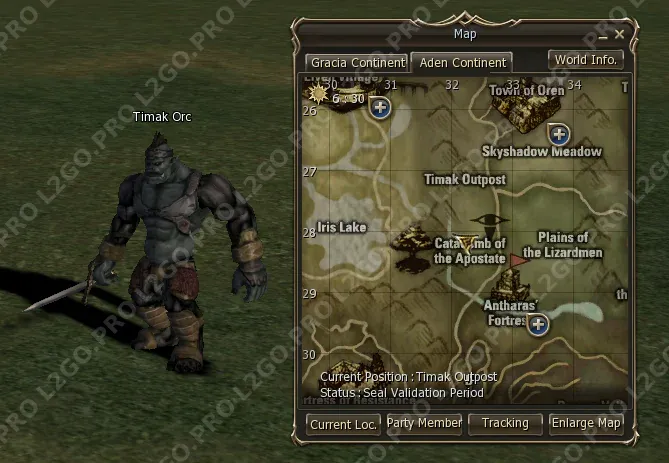Close the Map window
Image resolution: width=669 pixels, height=463 pixels.
click(x=620, y=34)
